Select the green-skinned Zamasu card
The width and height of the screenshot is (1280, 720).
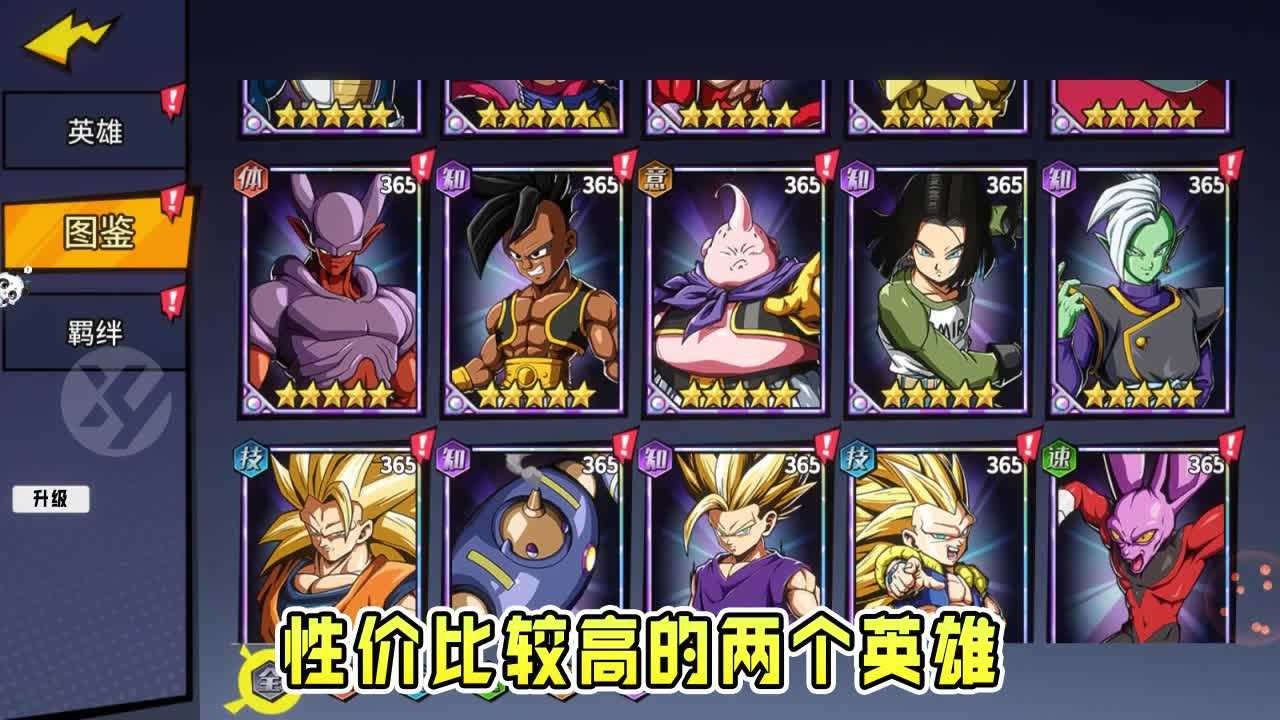point(1141,290)
